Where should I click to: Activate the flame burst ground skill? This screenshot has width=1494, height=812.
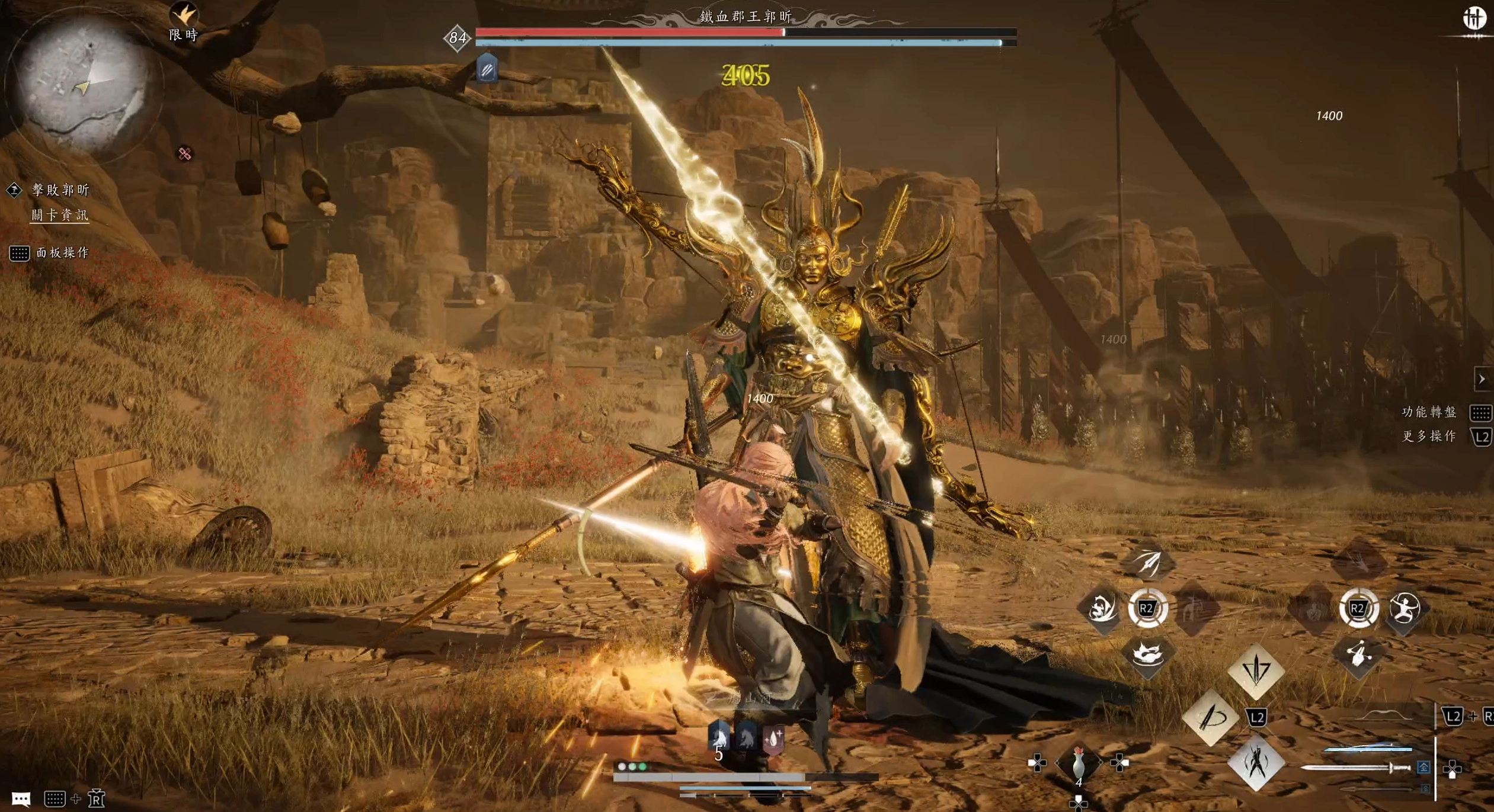[1148, 655]
